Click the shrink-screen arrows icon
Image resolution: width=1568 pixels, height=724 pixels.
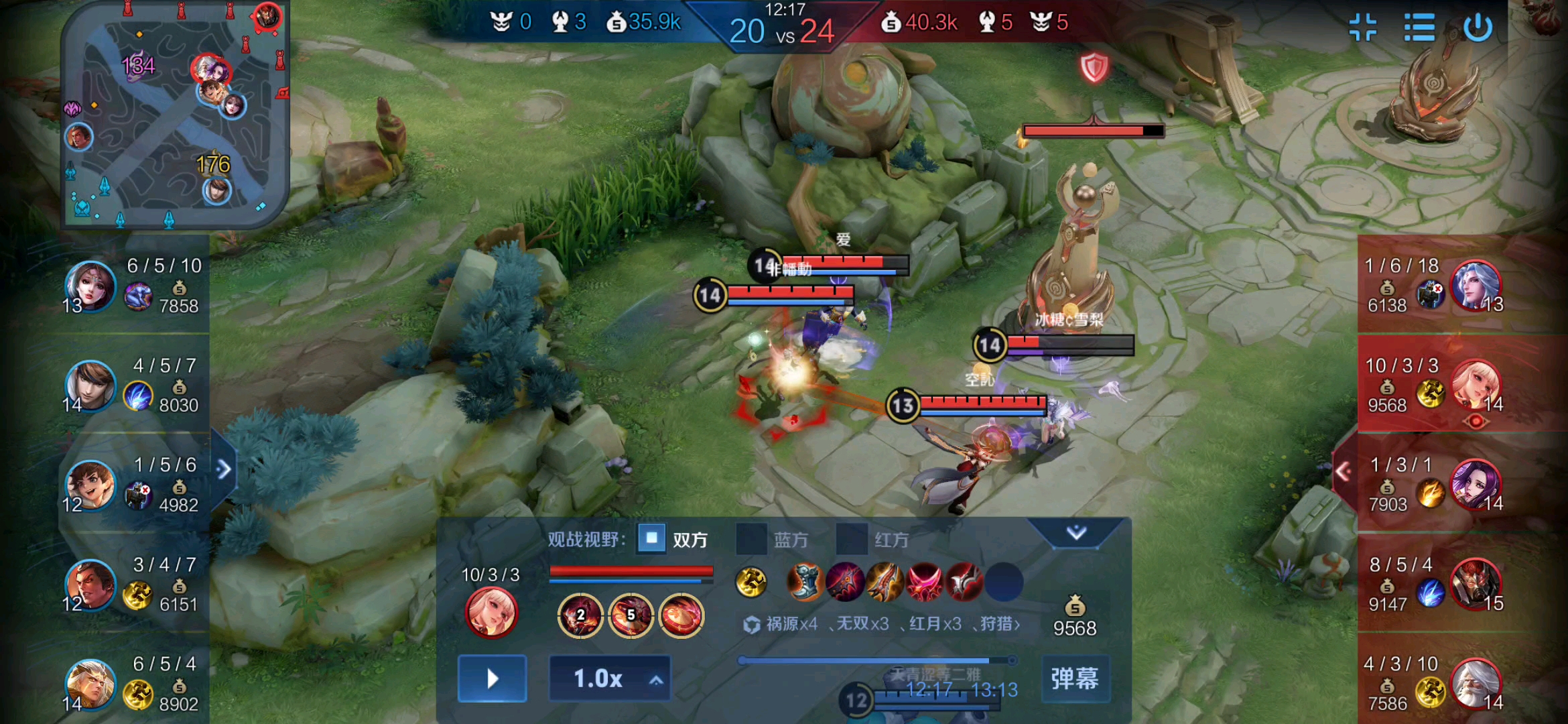(1363, 28)
